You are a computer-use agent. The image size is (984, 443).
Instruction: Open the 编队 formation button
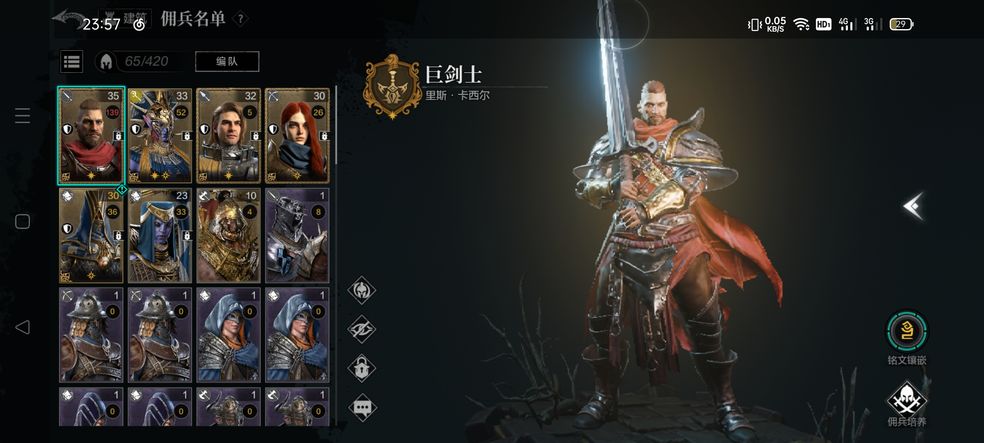click(x=227, y=62)
